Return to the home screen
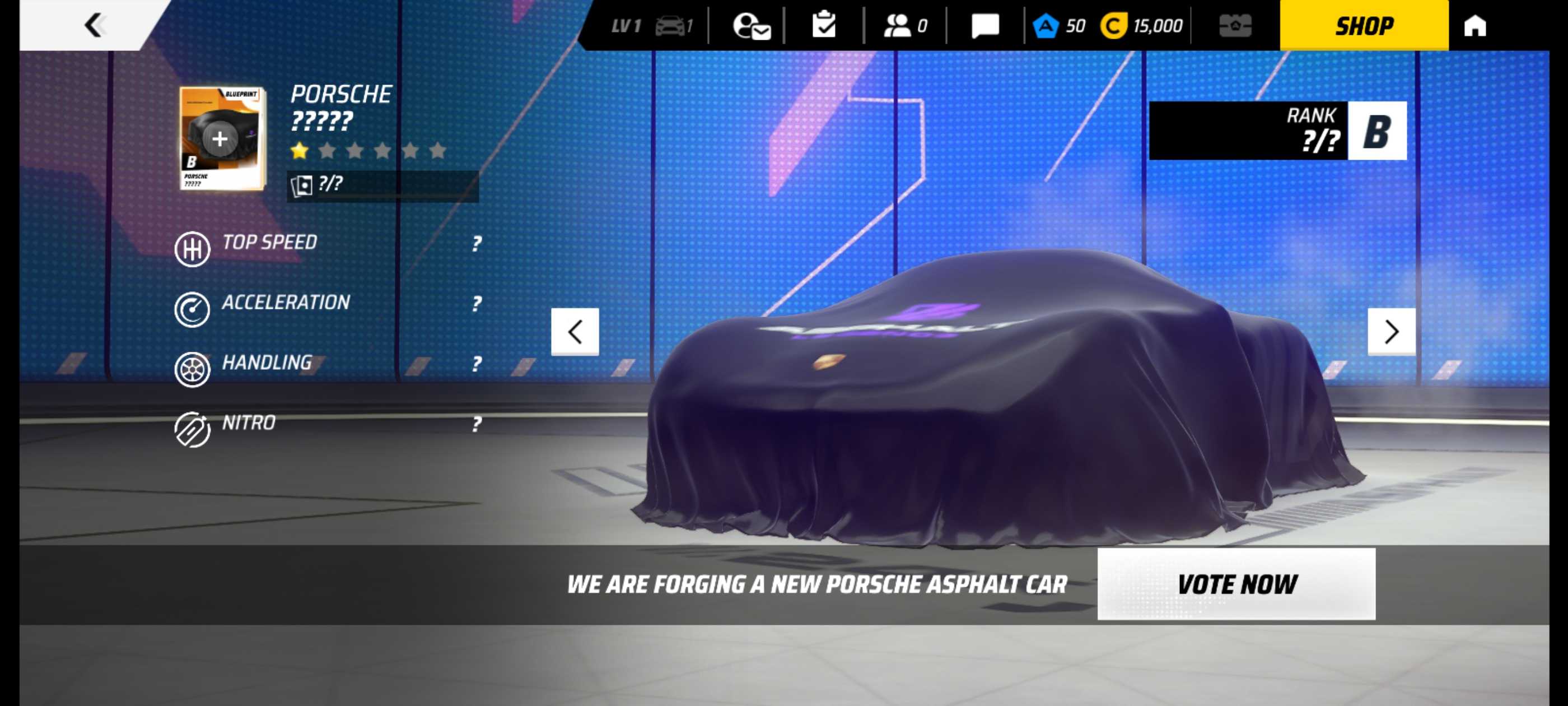The image size is (1568, 706). click(x=1474, y=26)
